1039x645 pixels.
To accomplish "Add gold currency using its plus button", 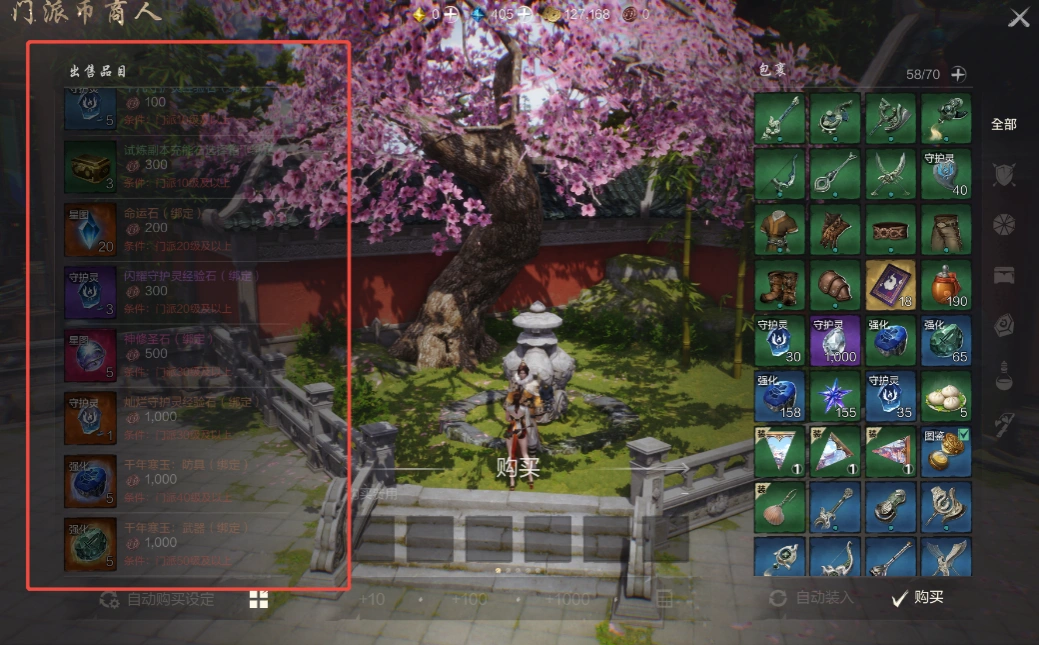I will point(451,14).
